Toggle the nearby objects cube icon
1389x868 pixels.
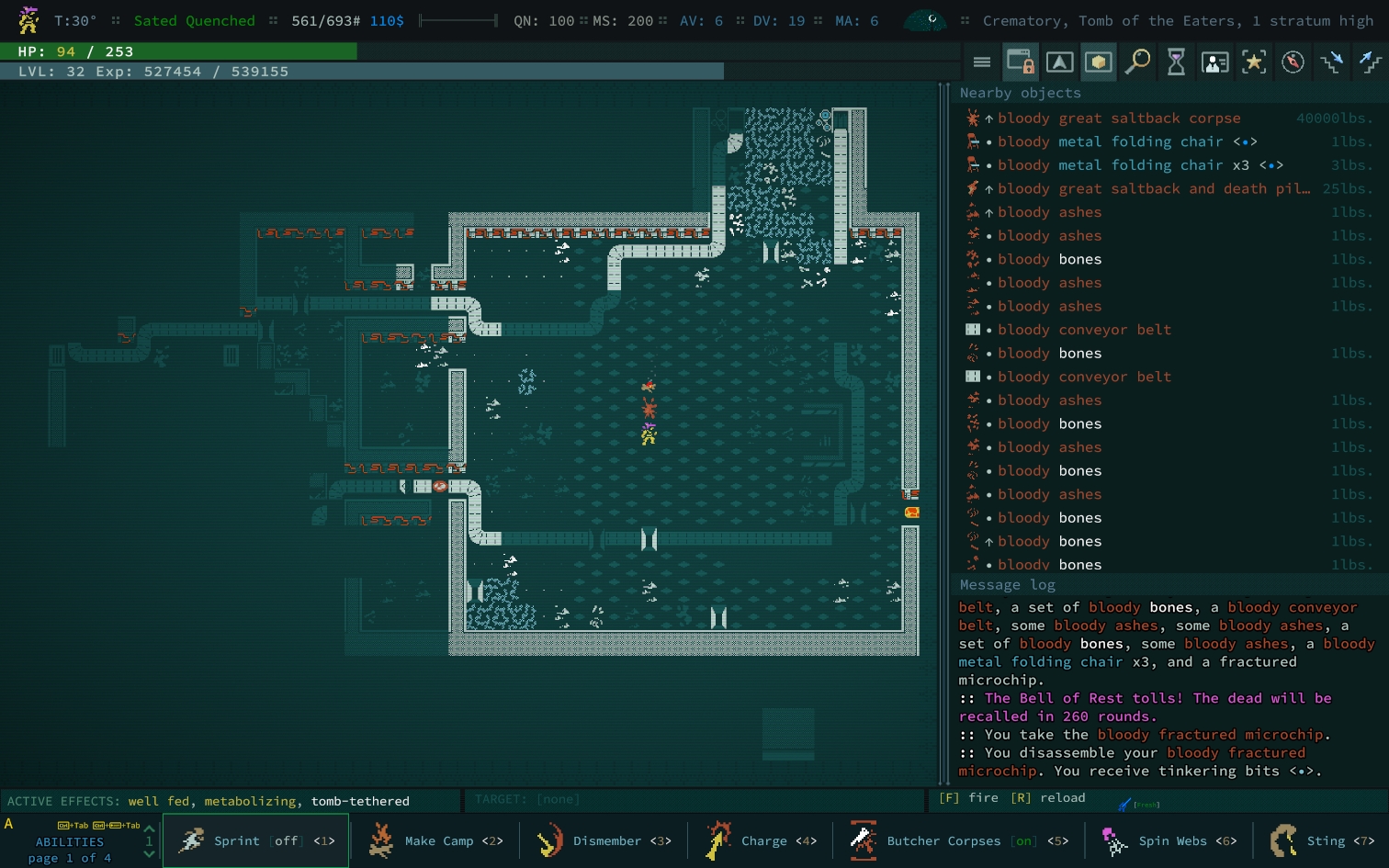pyautogui.click(x=1098, y=62)
